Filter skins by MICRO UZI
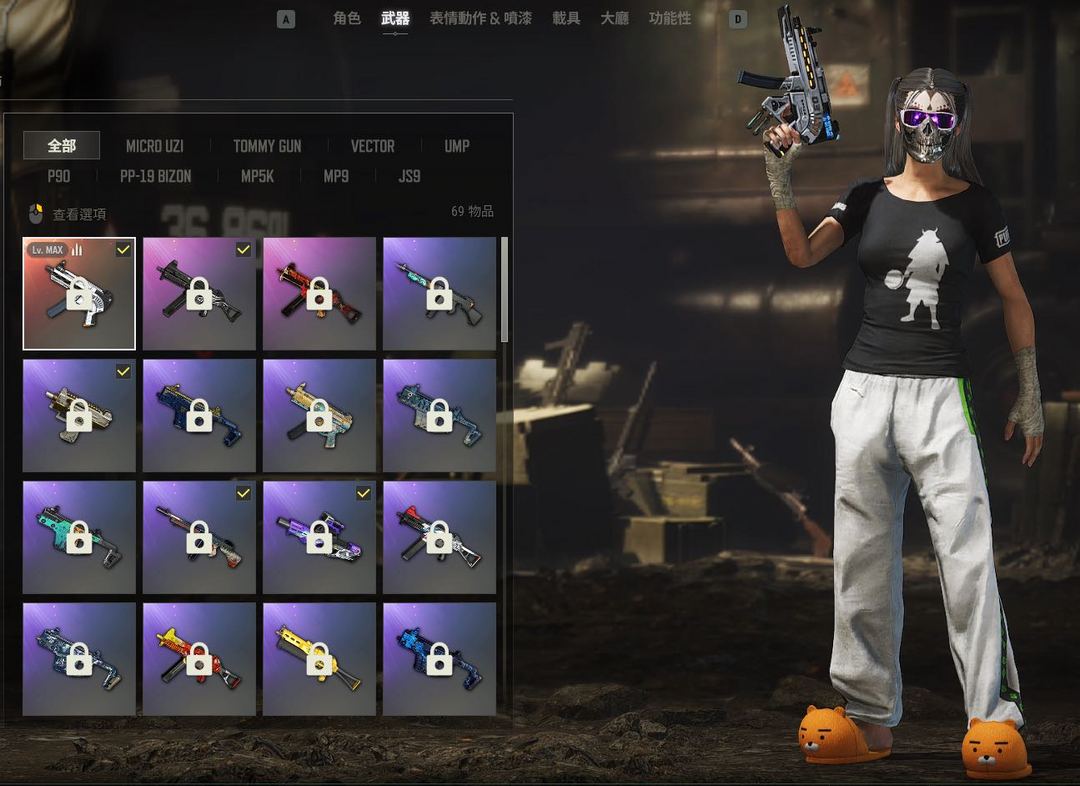Image resolution: width=1080 pixels, height=786 pixels. tap(155, 146)
